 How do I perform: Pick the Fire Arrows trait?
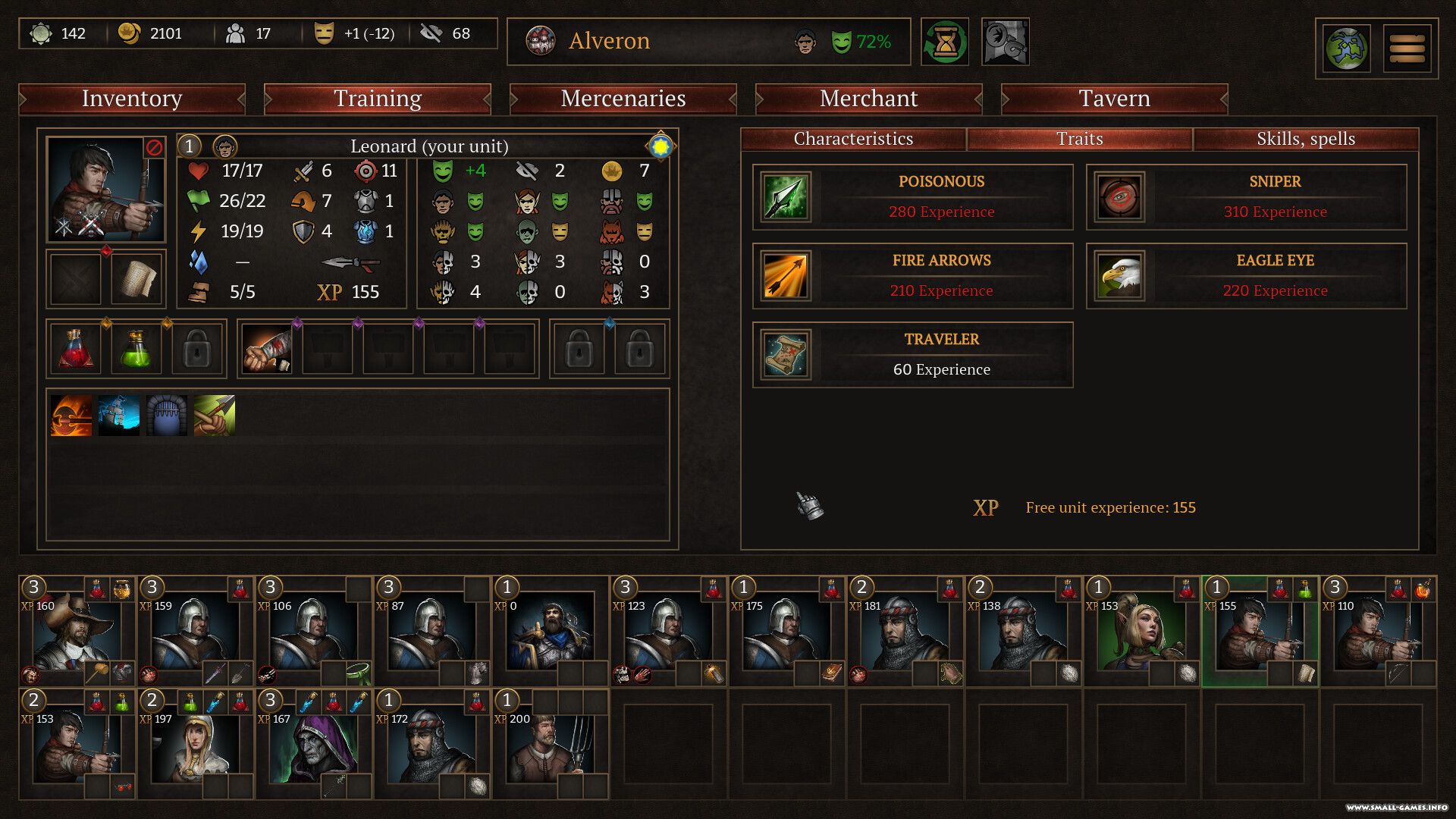(x=912, y=276)
